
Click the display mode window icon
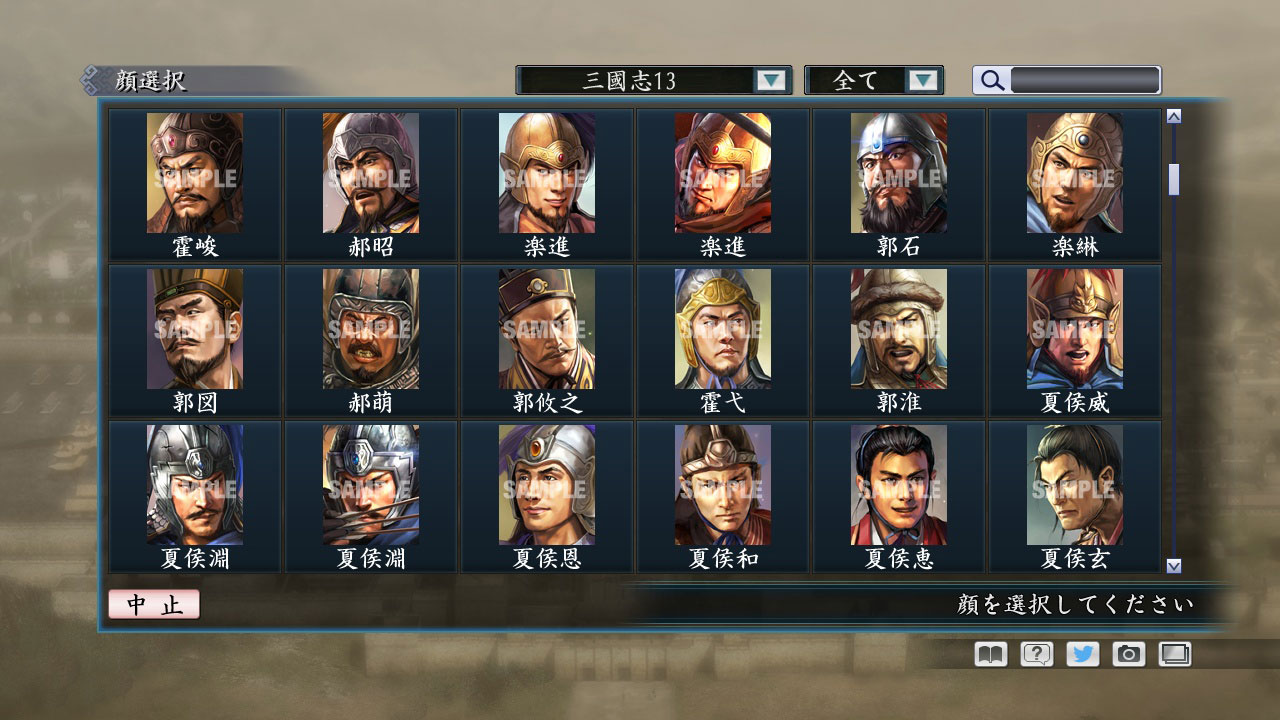click(1174, 654)
